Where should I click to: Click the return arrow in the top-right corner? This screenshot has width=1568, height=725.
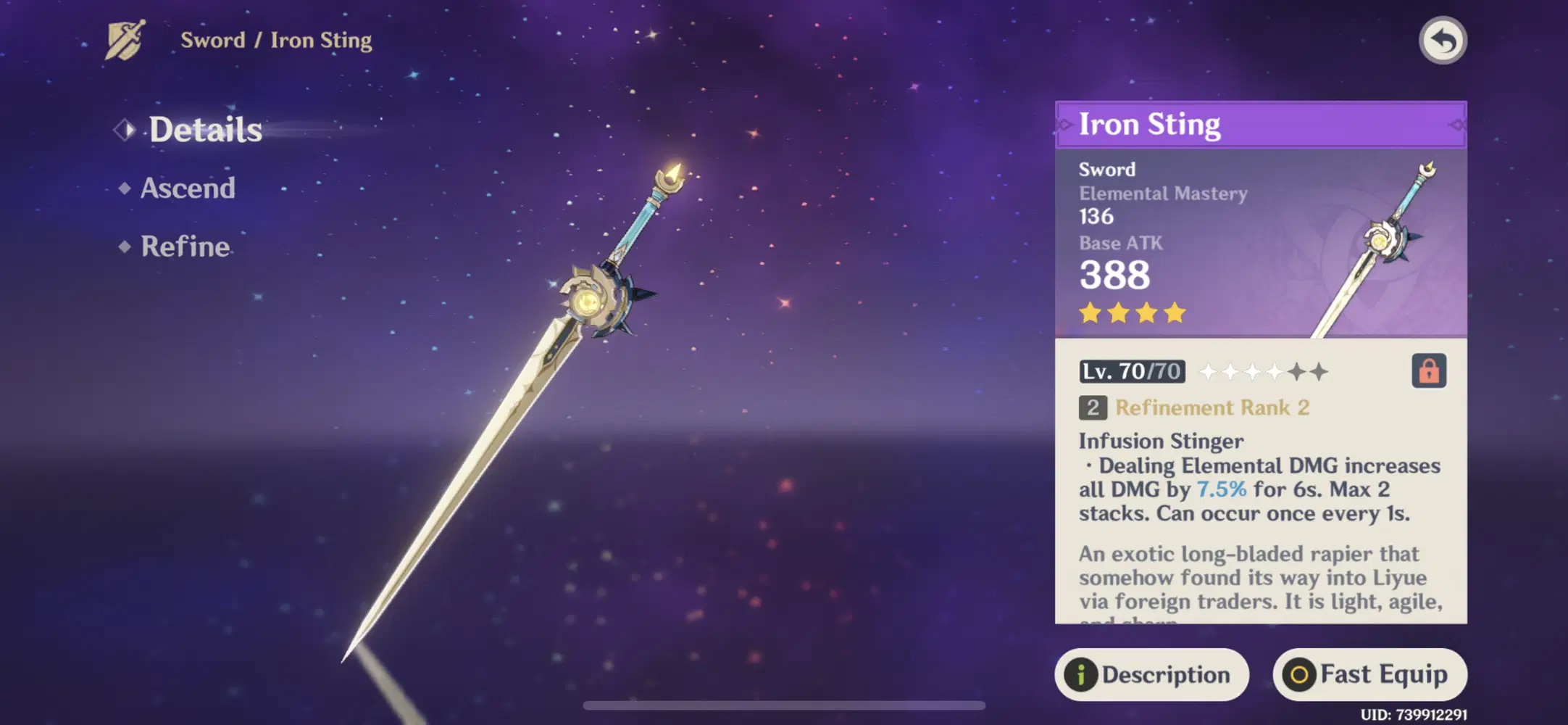1445,41
